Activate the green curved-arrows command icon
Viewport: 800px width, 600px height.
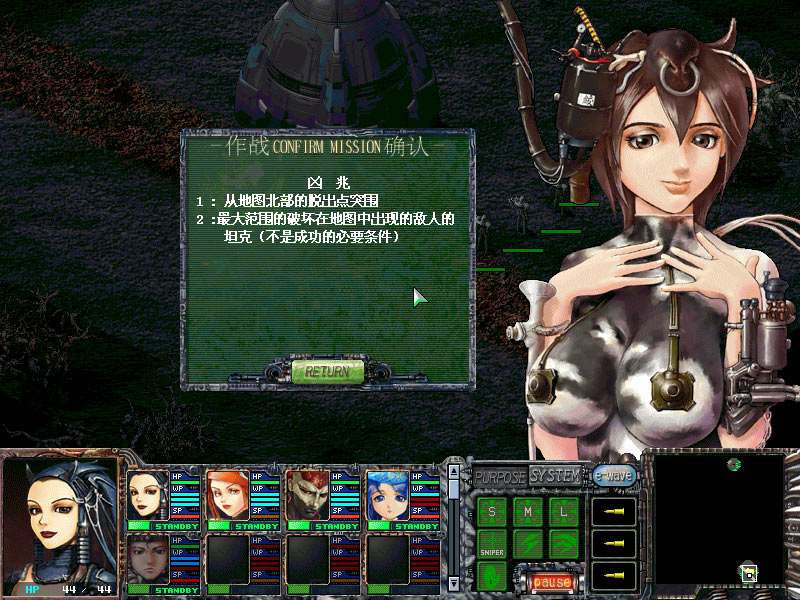pyautogui.click(x=564, y=544)
